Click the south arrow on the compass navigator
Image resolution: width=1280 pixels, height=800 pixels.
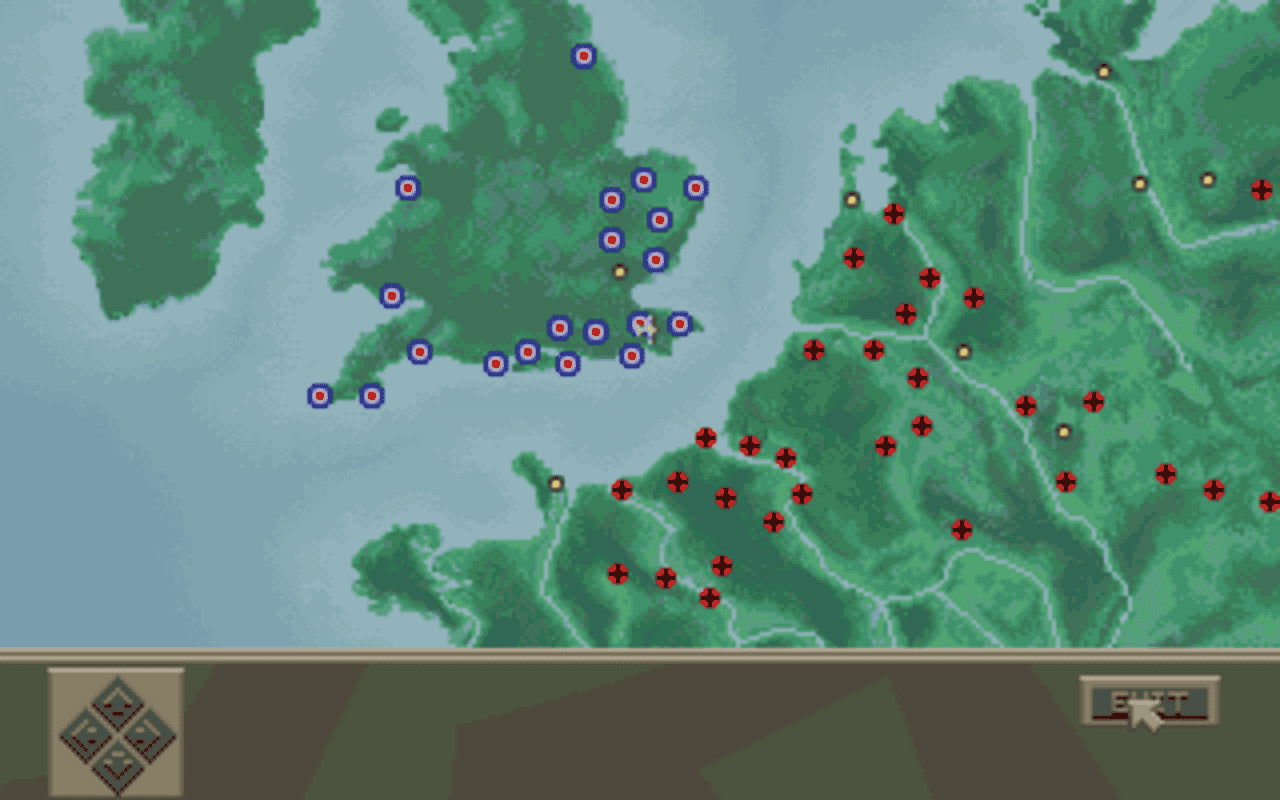[x=117, y=768]
